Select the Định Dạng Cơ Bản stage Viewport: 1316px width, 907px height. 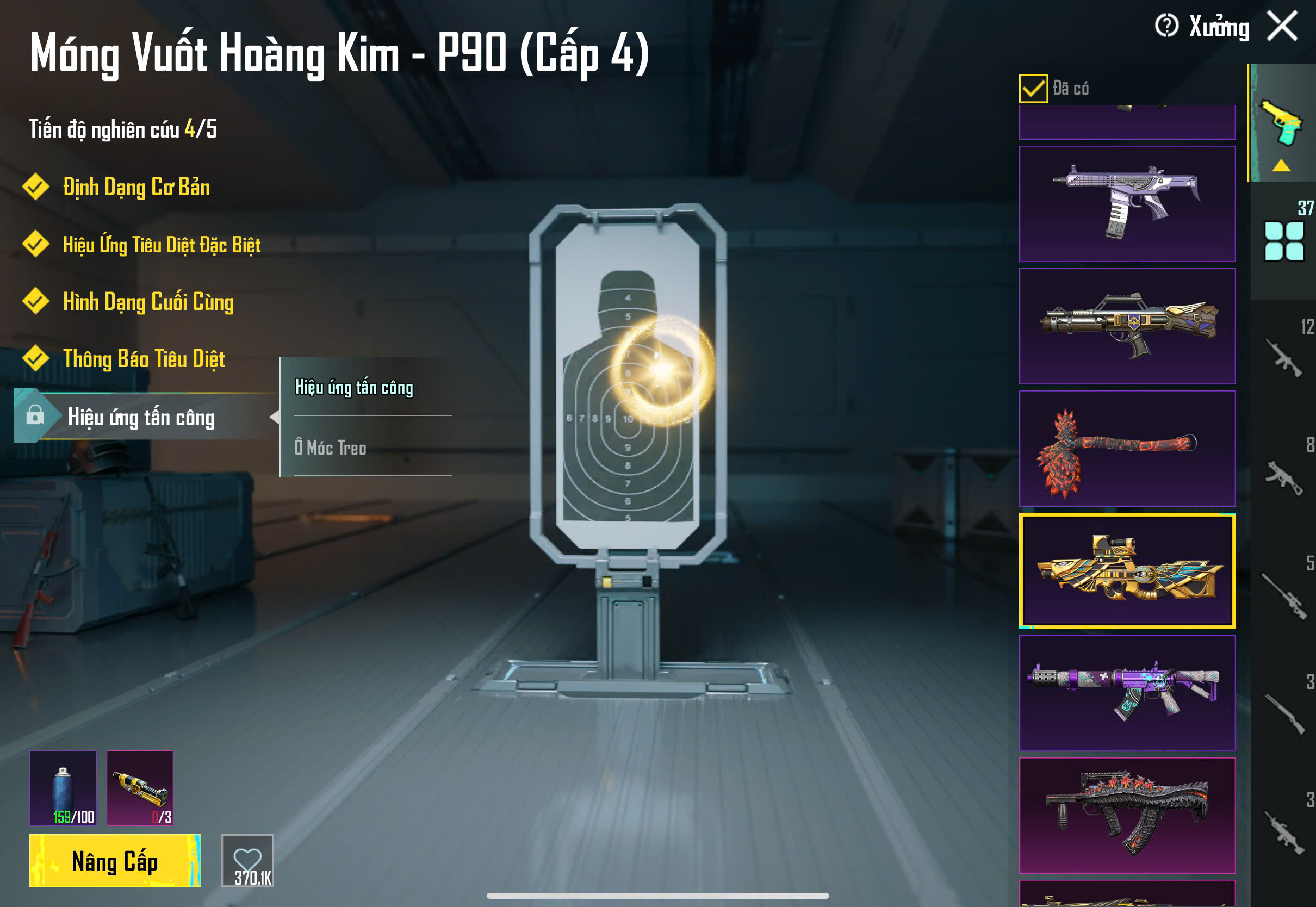tap(136, 188)
